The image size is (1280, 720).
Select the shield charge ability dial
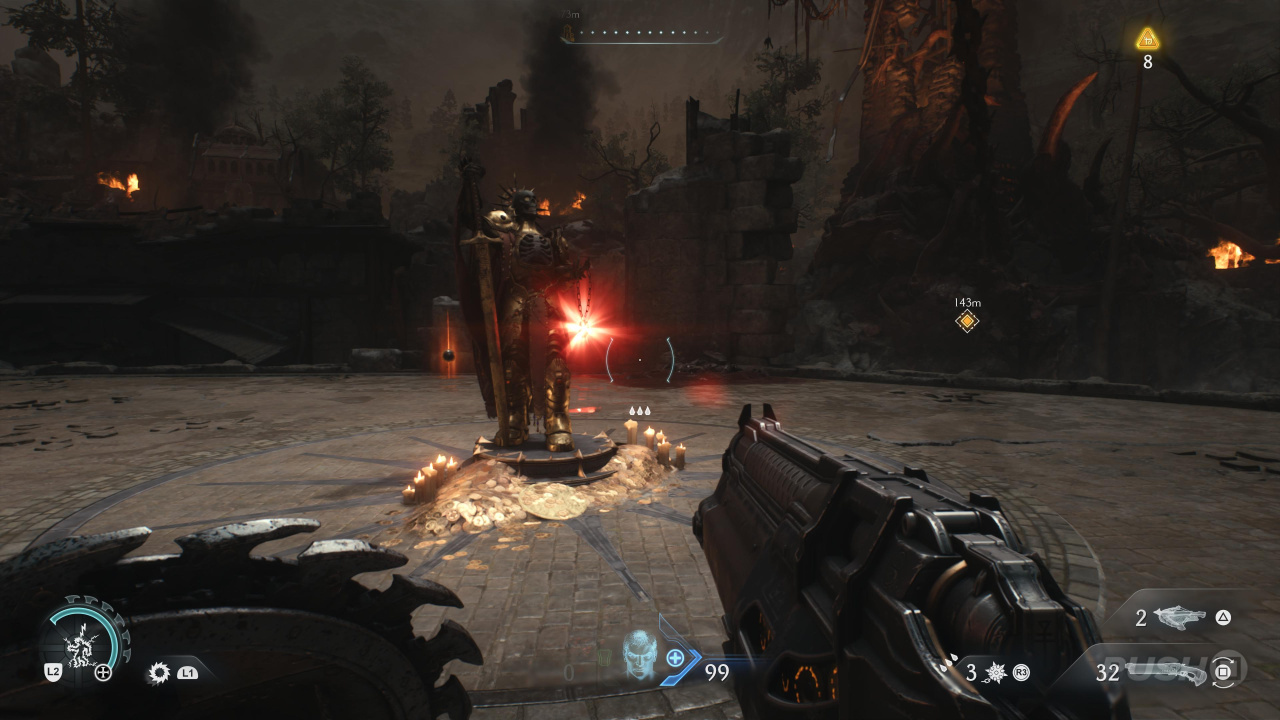point(83,640)
